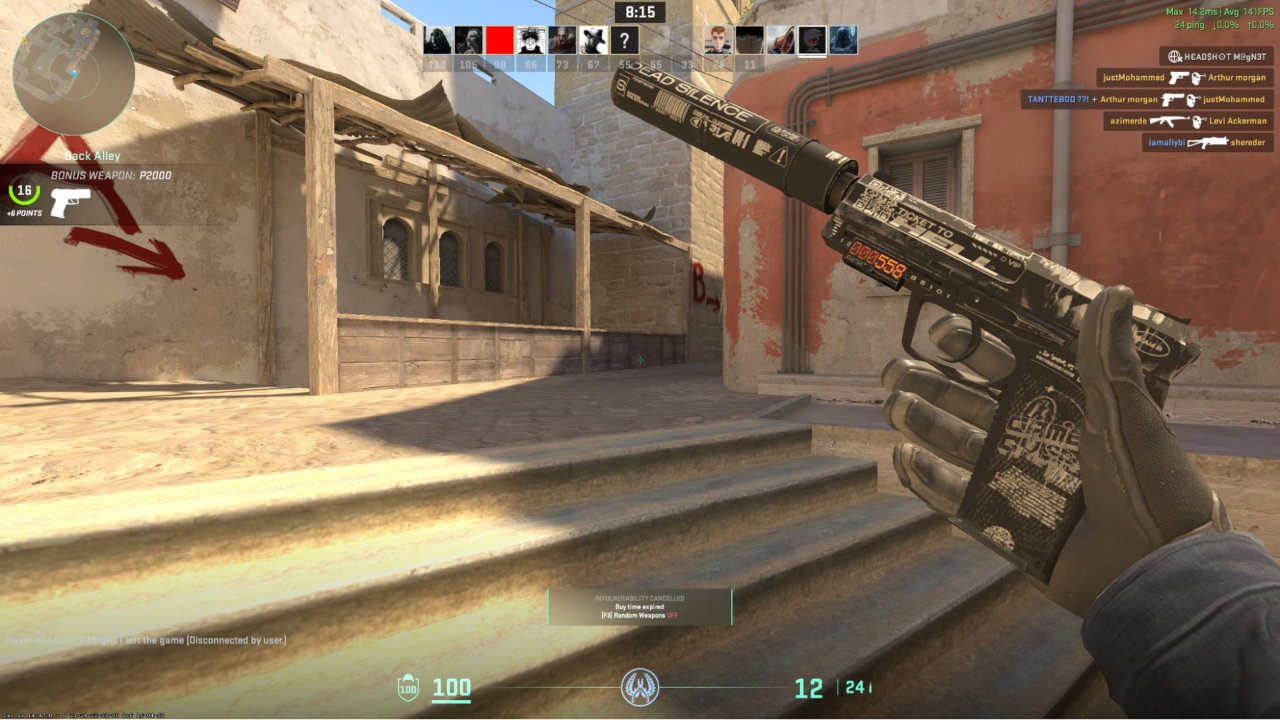
Task: Choose the question mark player avatar
Action: click(x=624, y=40)
